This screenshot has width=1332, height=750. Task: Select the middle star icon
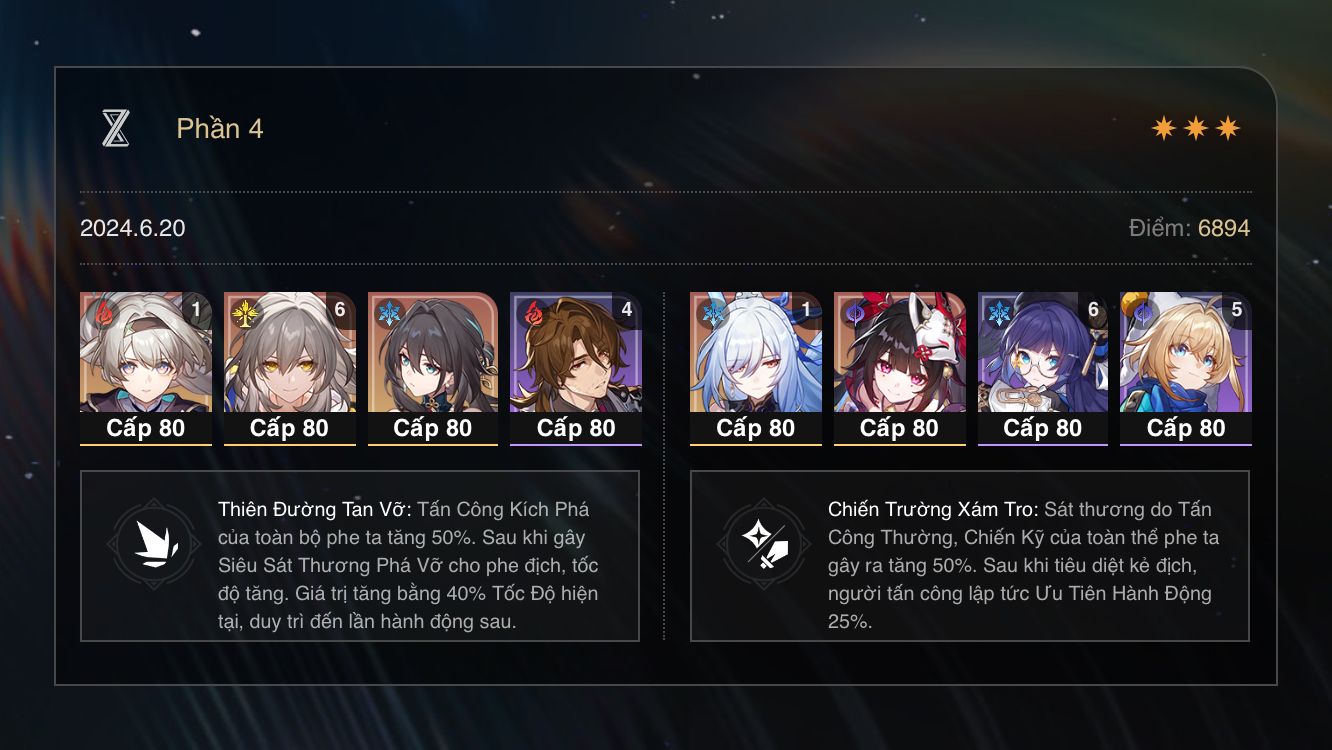pyautogui.click(x=1198, y=127)
